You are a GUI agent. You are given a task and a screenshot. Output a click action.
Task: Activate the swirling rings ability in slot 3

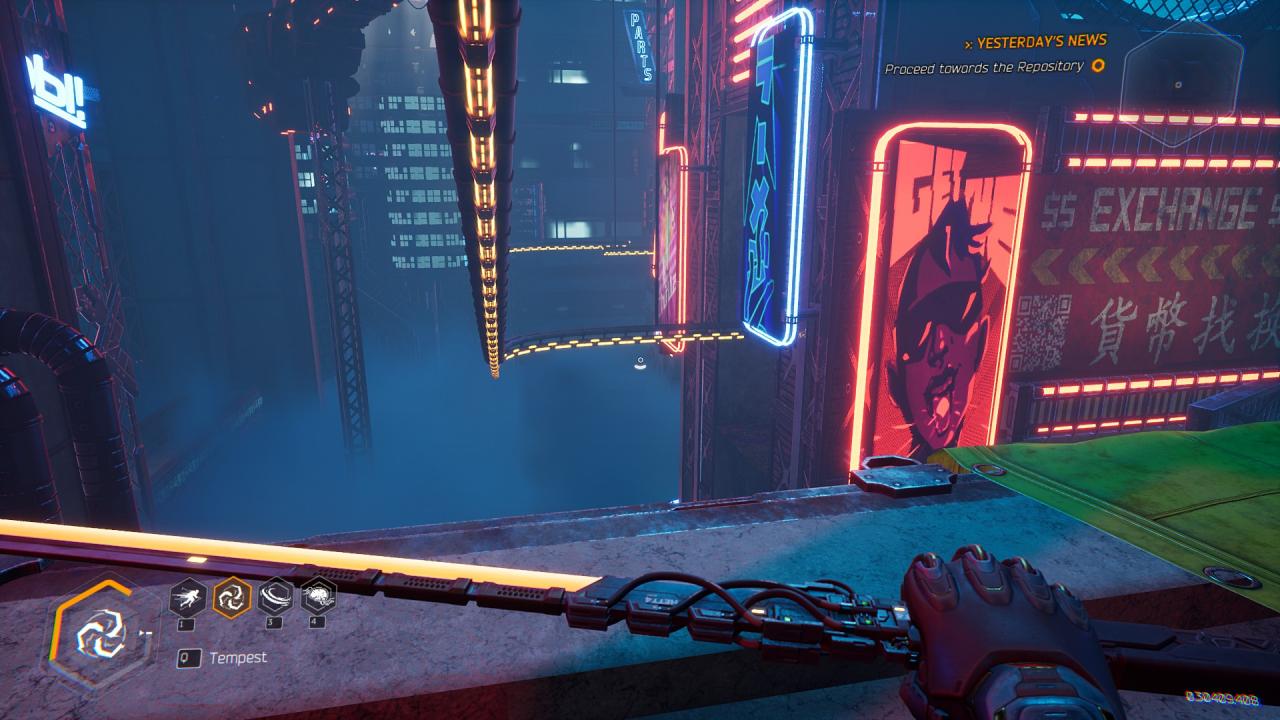[275, 598]
